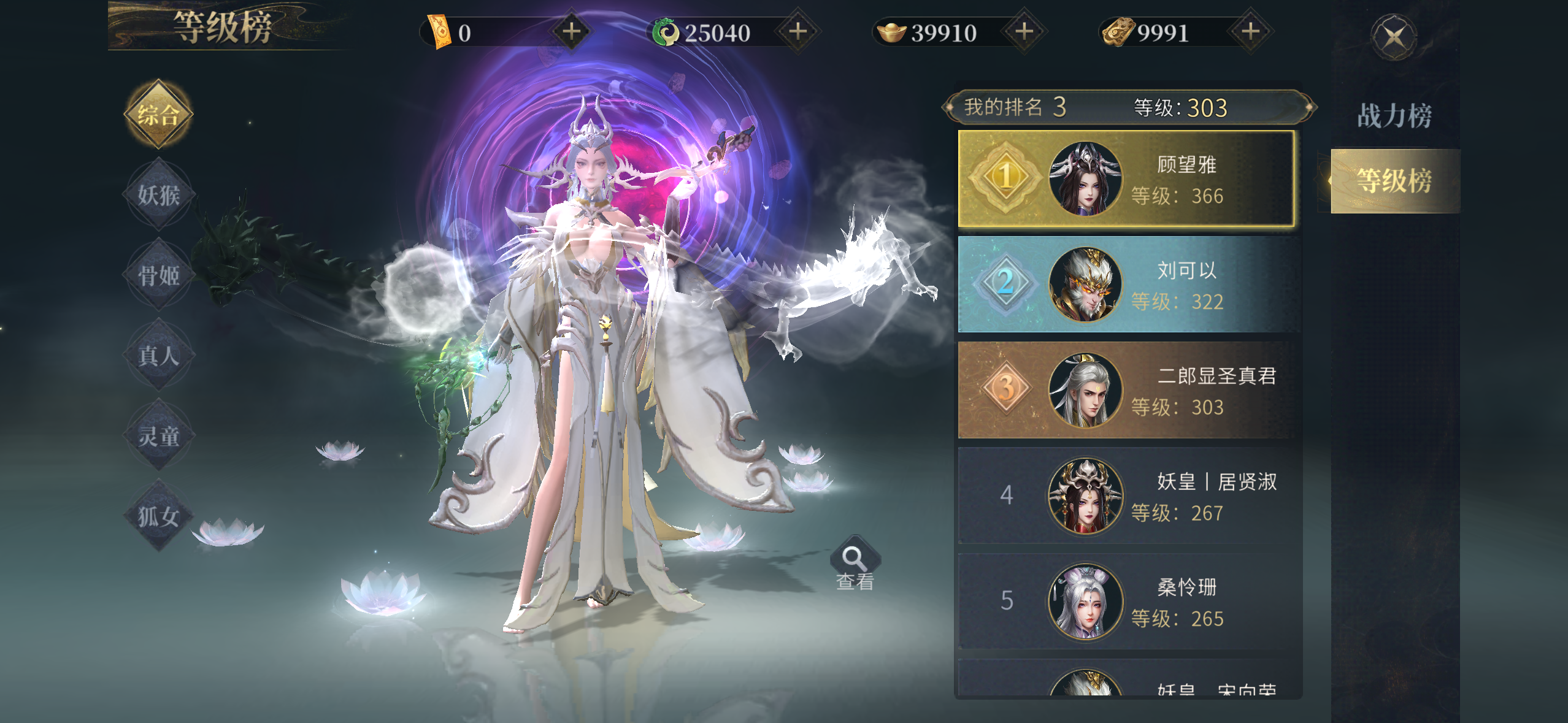
Task: Select first-place player 顾望雅
Action: click(1126, 179)
